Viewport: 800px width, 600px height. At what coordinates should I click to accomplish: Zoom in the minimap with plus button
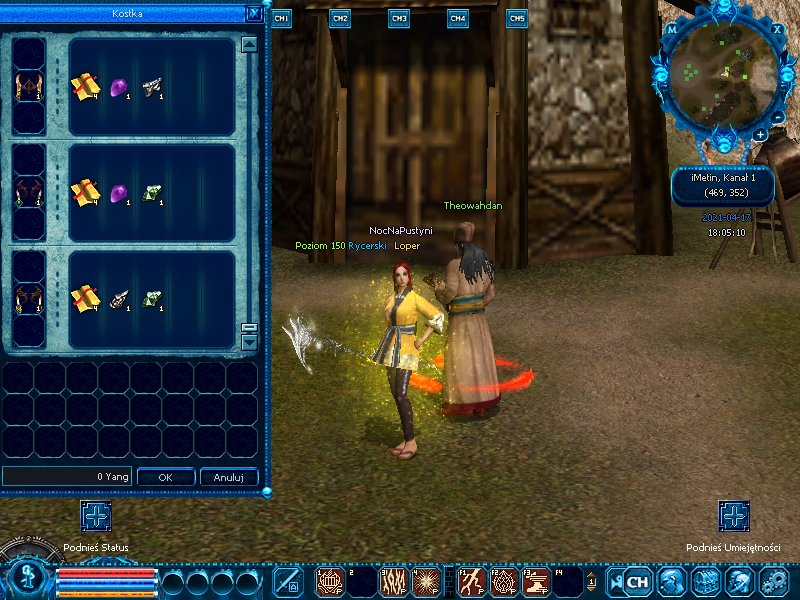coord(761,134)
